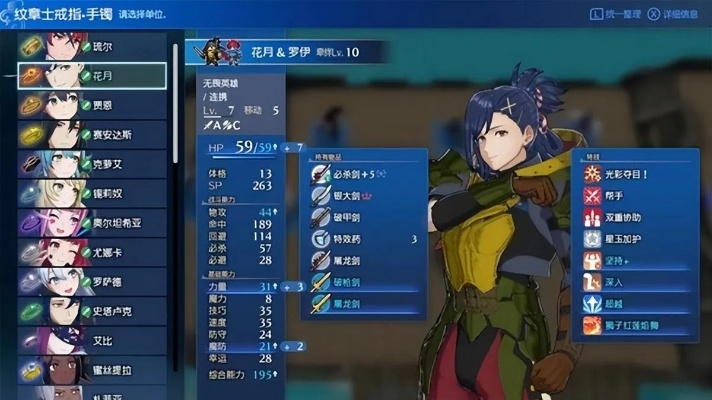Open the 光彩夺目! skill entry

point(638,172)
